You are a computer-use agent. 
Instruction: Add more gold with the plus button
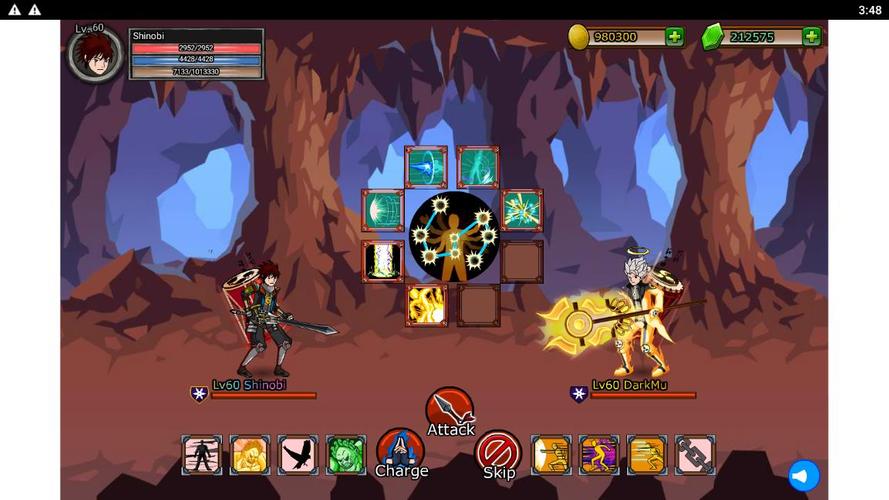(675, 37)
